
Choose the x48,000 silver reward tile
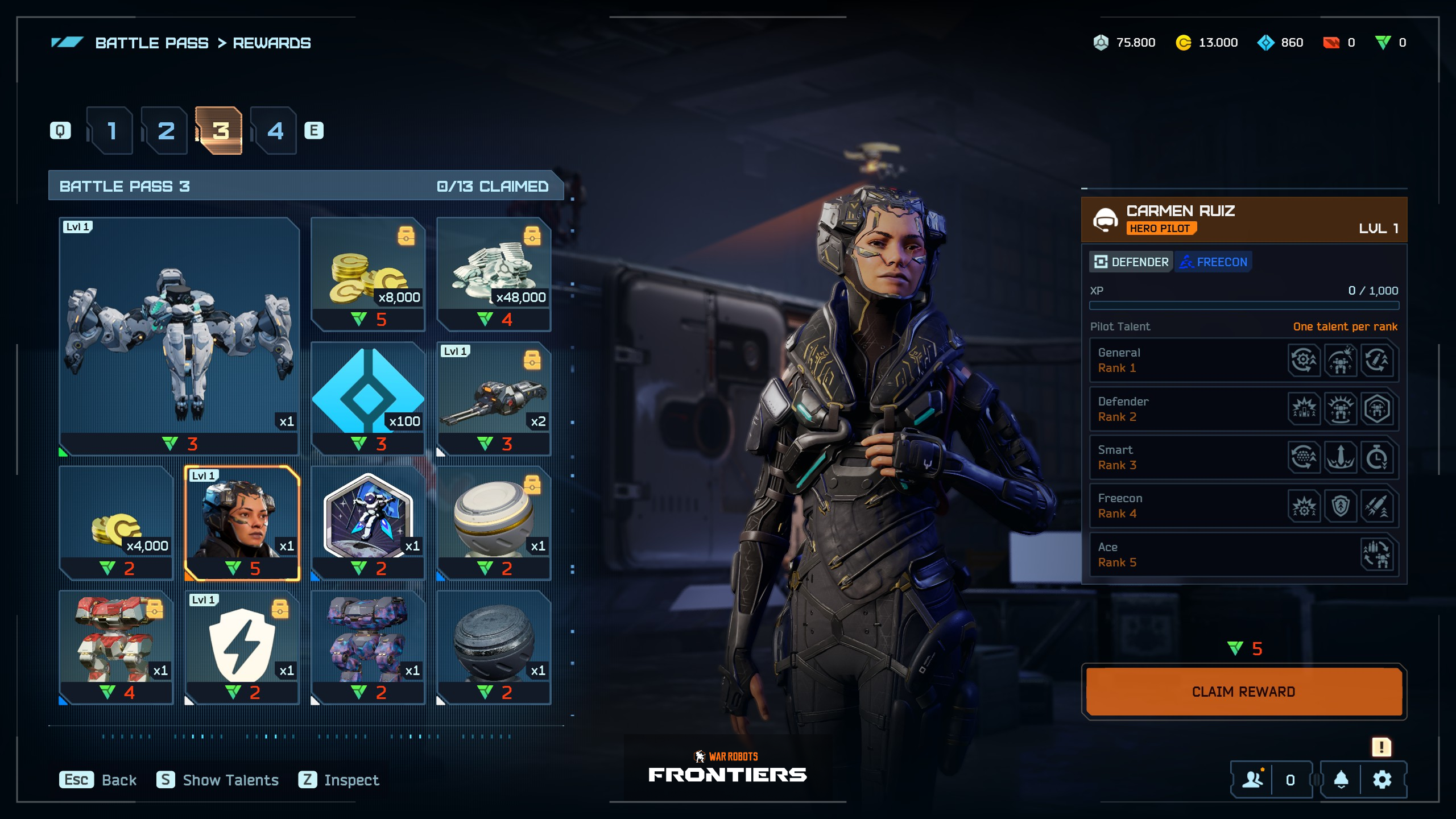point(494,274)
